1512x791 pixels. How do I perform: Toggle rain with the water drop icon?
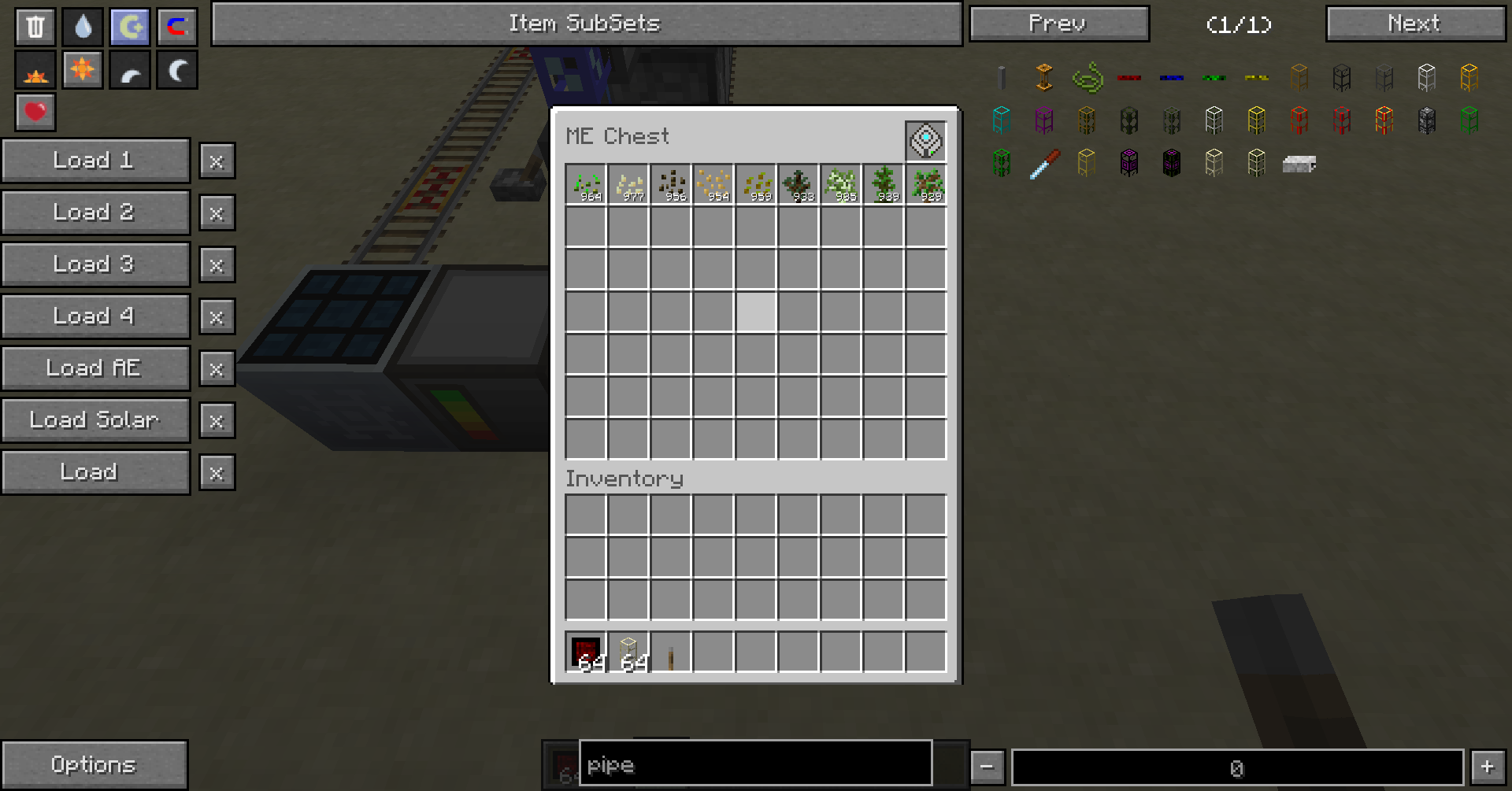[x=83, y=27]
